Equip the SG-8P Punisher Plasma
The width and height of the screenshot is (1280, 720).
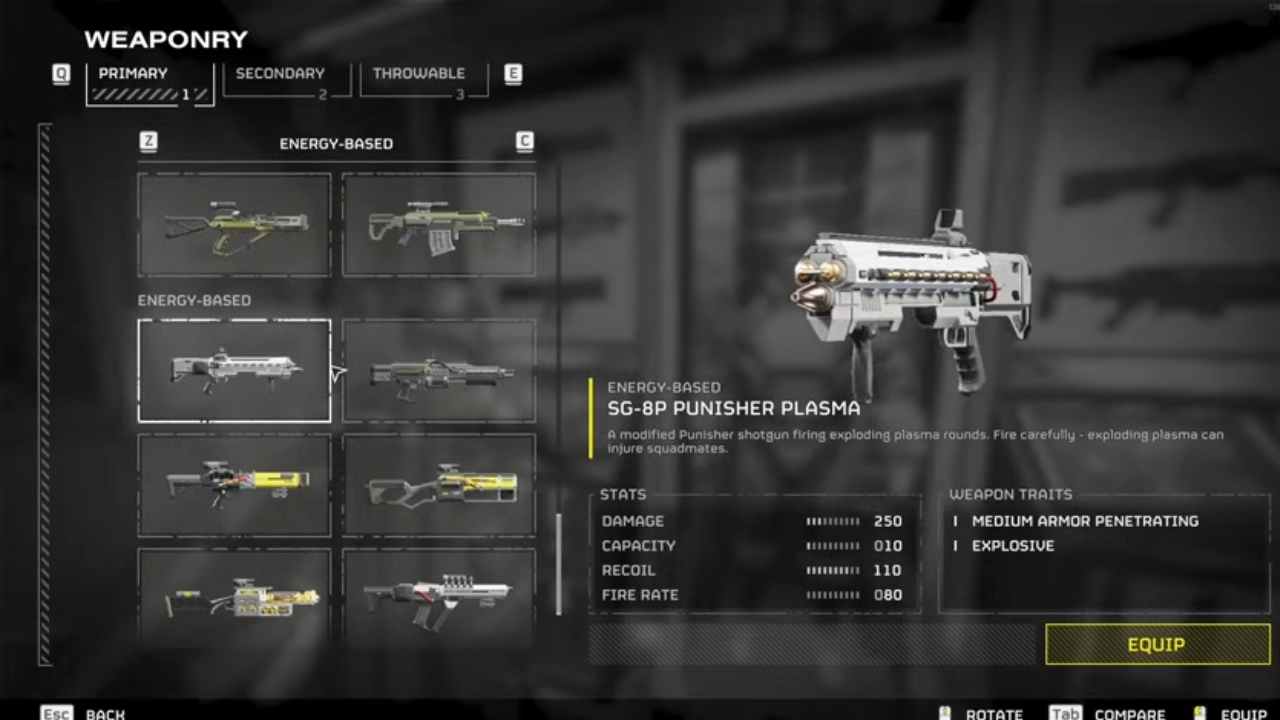[x=1157, y=645]
